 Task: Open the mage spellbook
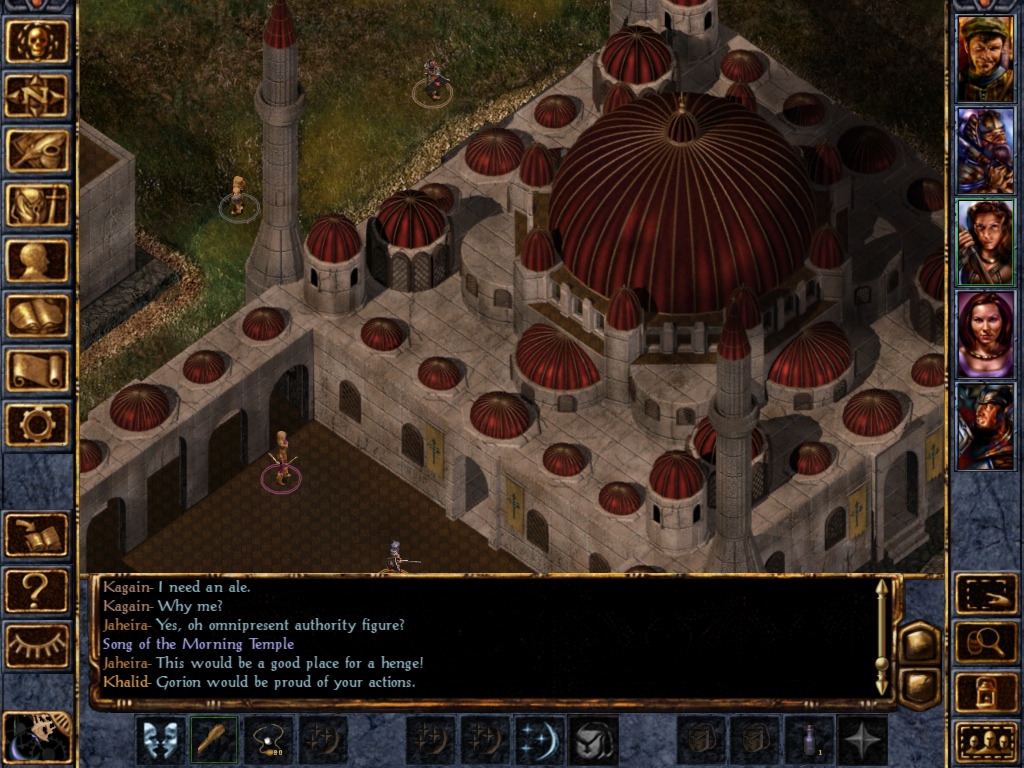coord(37,315)
